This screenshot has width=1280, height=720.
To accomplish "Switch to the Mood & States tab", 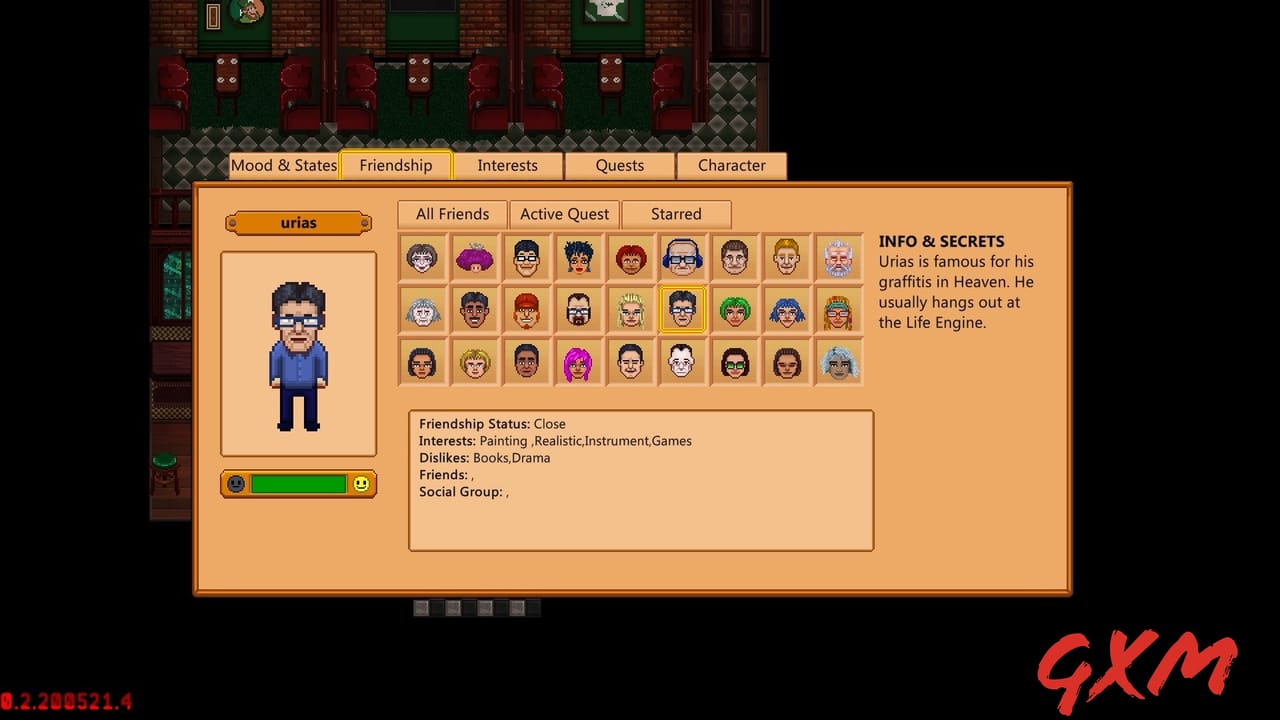I will (284, 165).
